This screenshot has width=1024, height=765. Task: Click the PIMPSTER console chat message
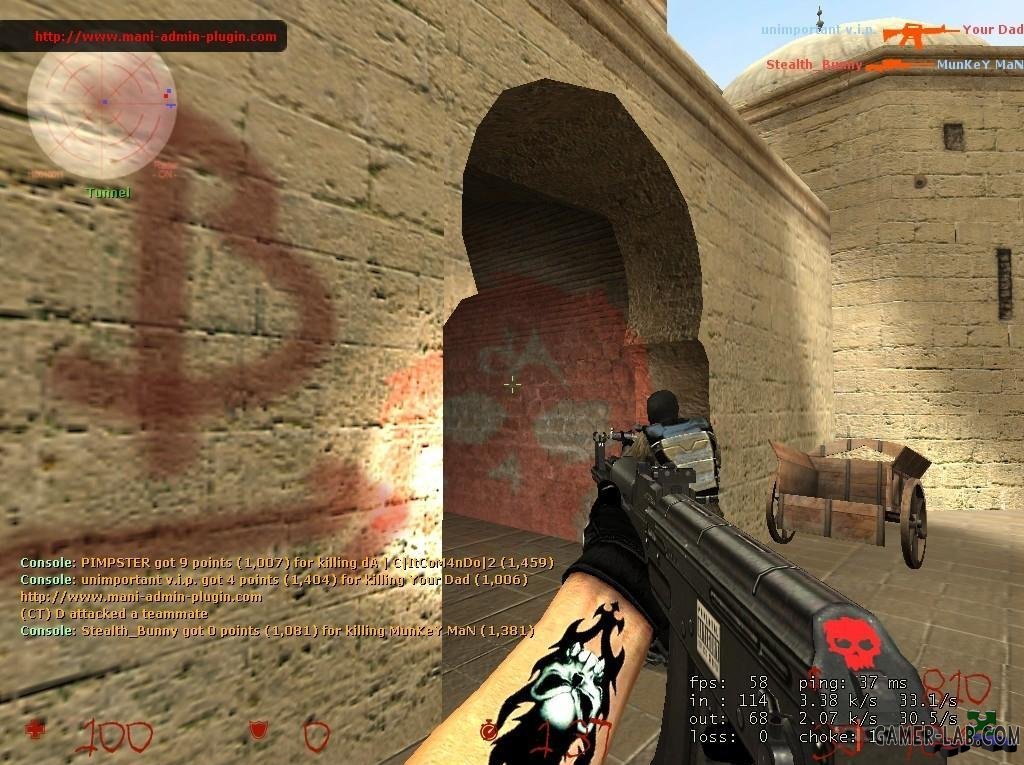coord(286,563)
